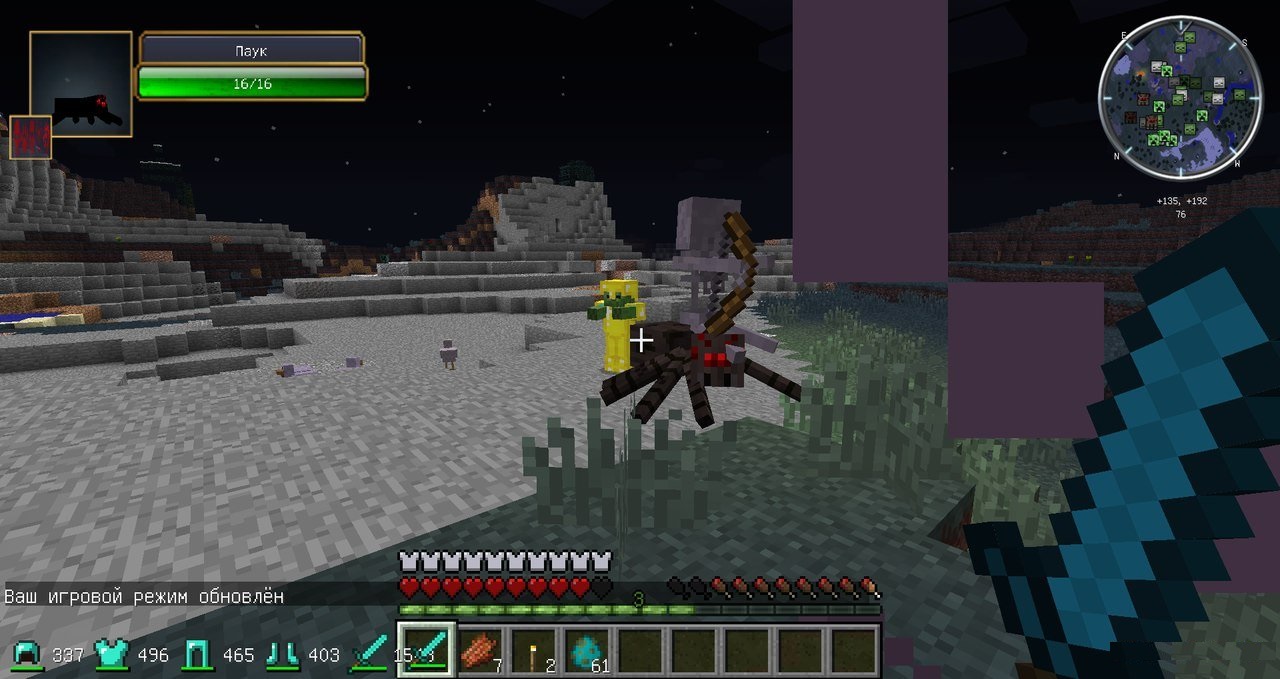
Task: Click the diamond chestplate durability icon
Action: tap(110, 655)
